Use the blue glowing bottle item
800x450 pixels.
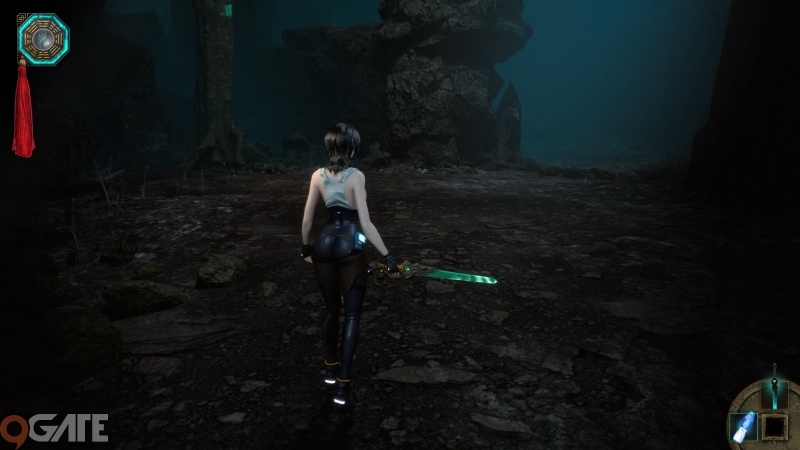point(744,427)
